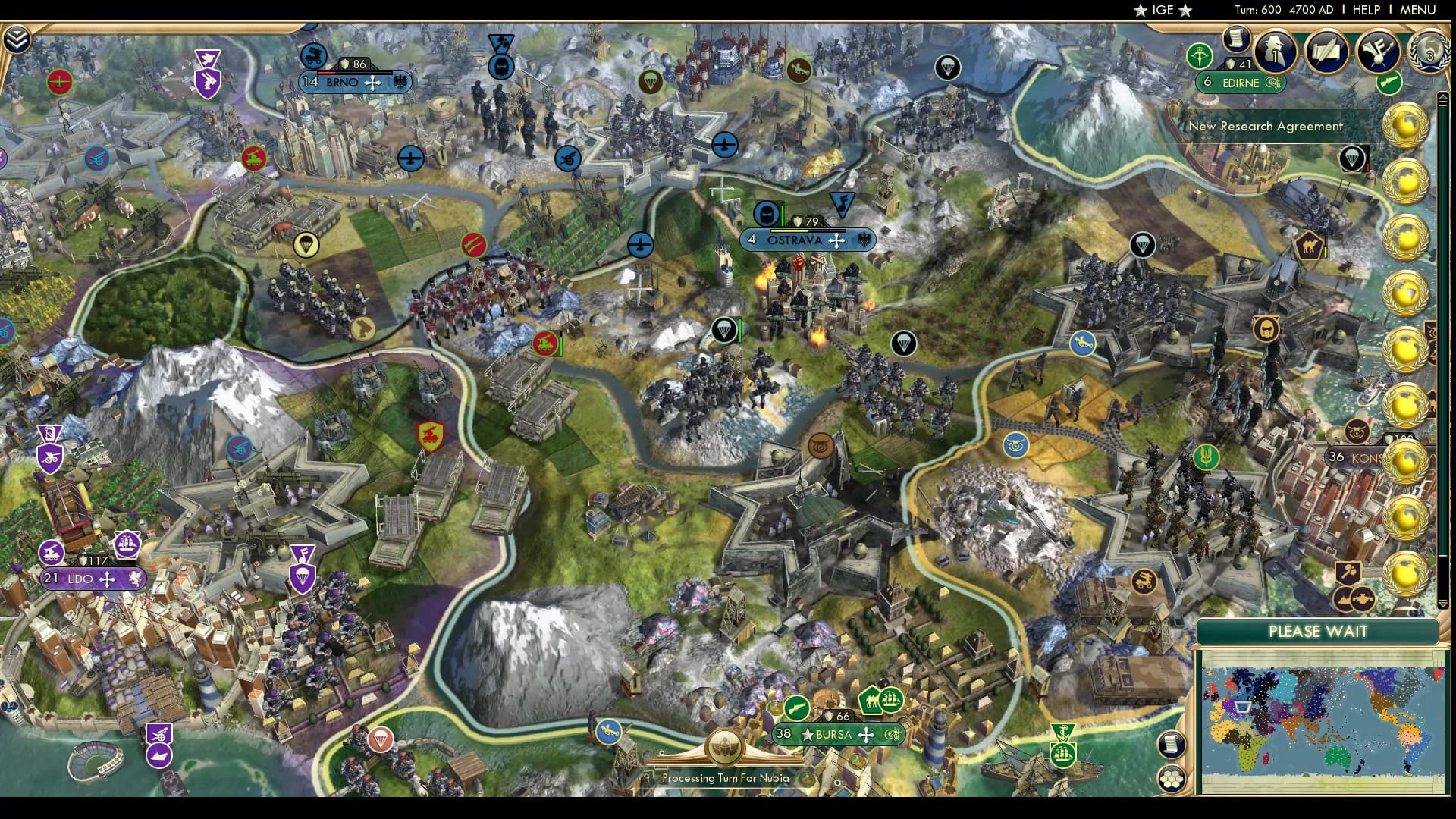
Task: Click the New Research Agreement notification
Action: 1266,127
